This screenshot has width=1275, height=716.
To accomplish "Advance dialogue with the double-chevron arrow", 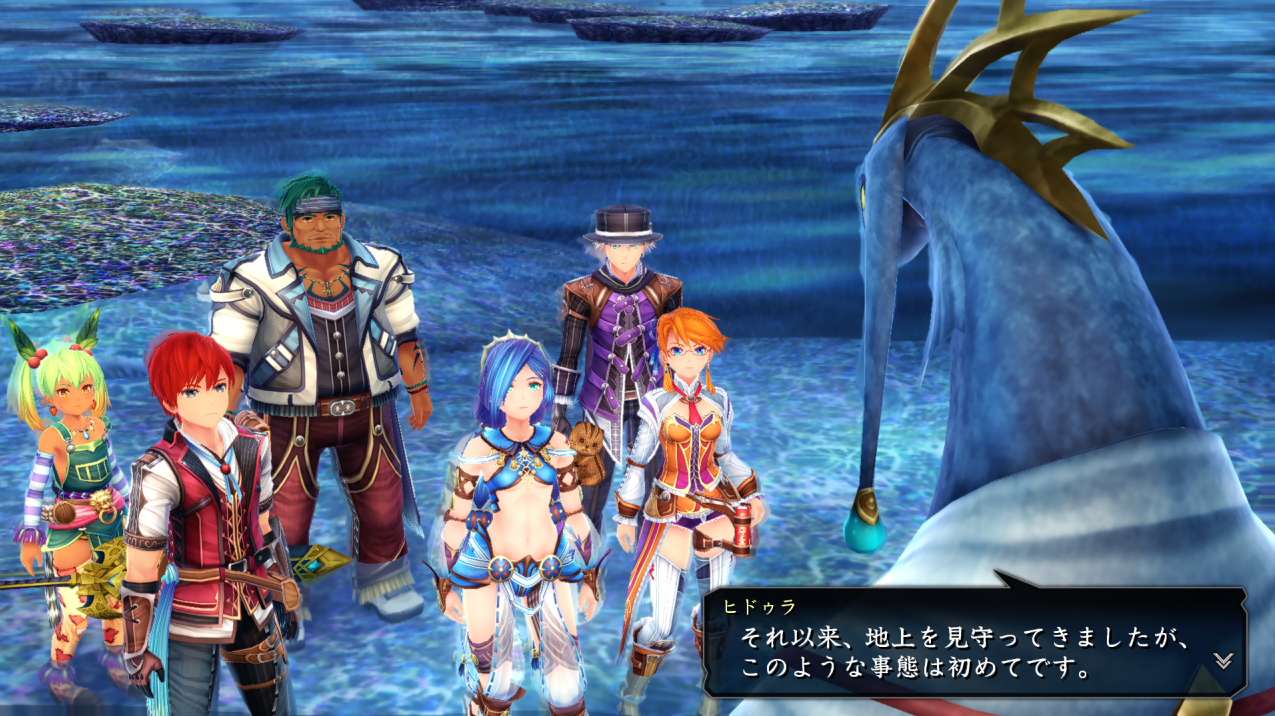I will 1222,660.
